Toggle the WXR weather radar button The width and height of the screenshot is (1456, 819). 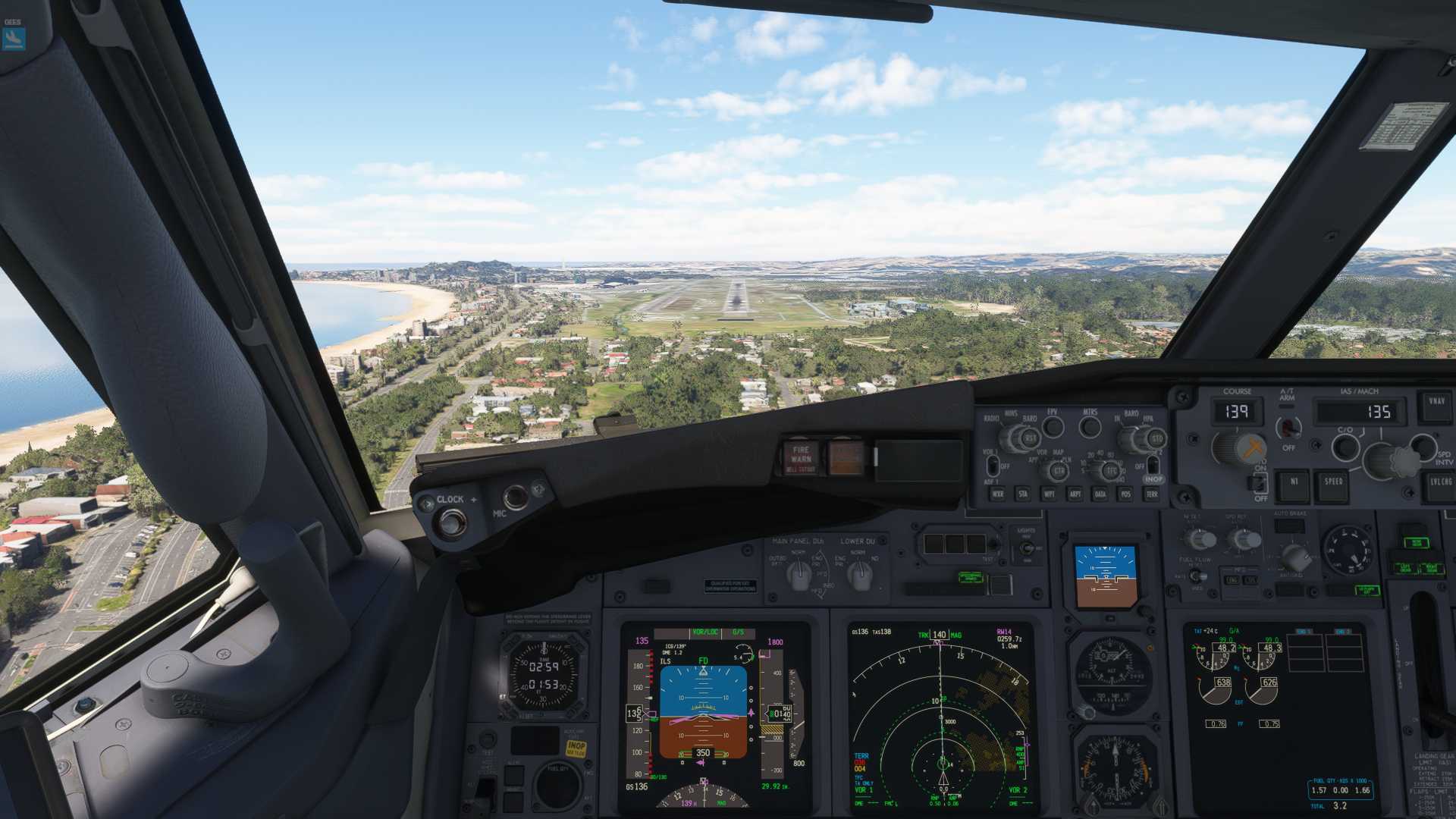pos(998,494)
